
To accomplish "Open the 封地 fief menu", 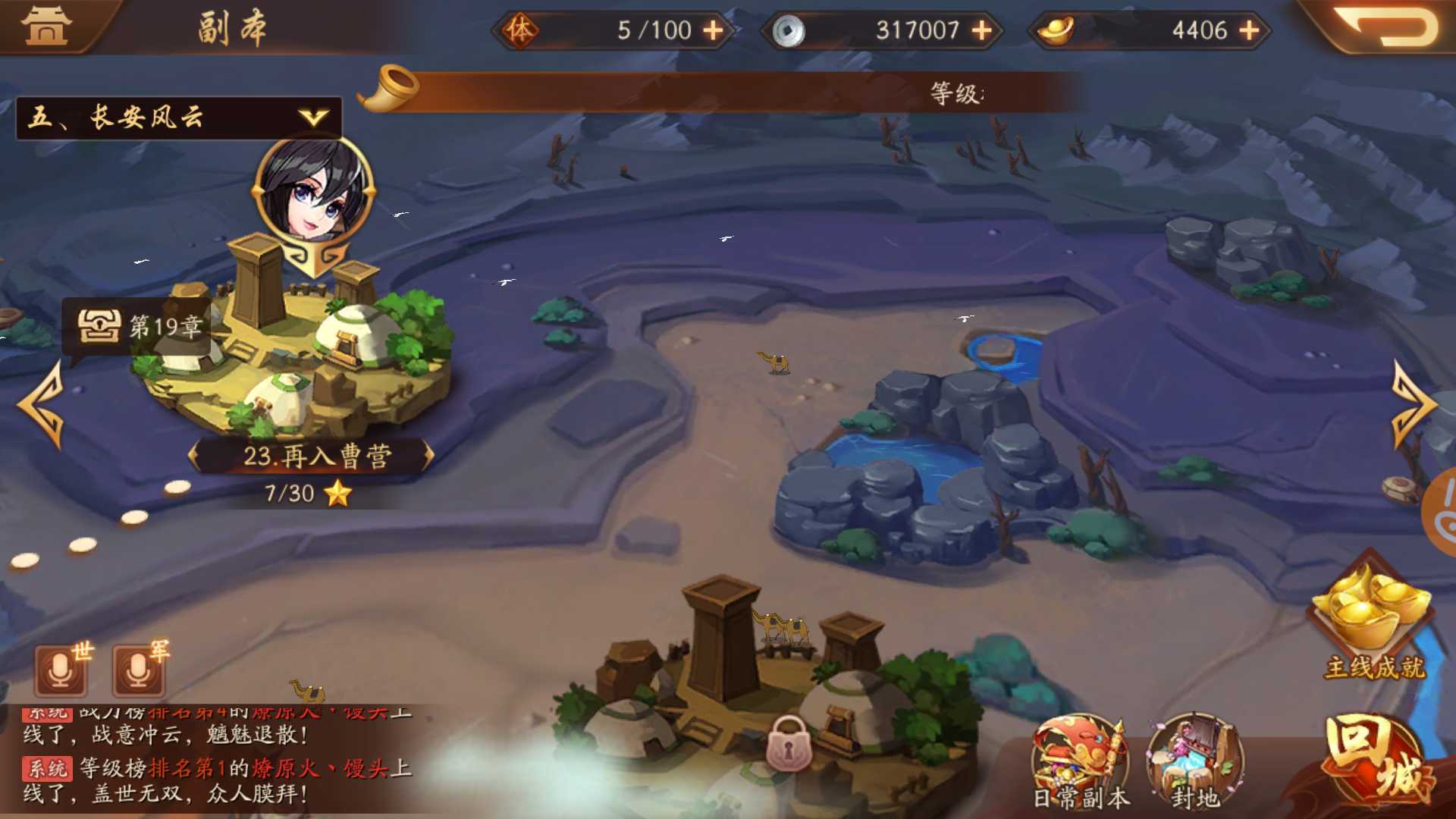I will pyautogui.click(x=1195, y=762).
